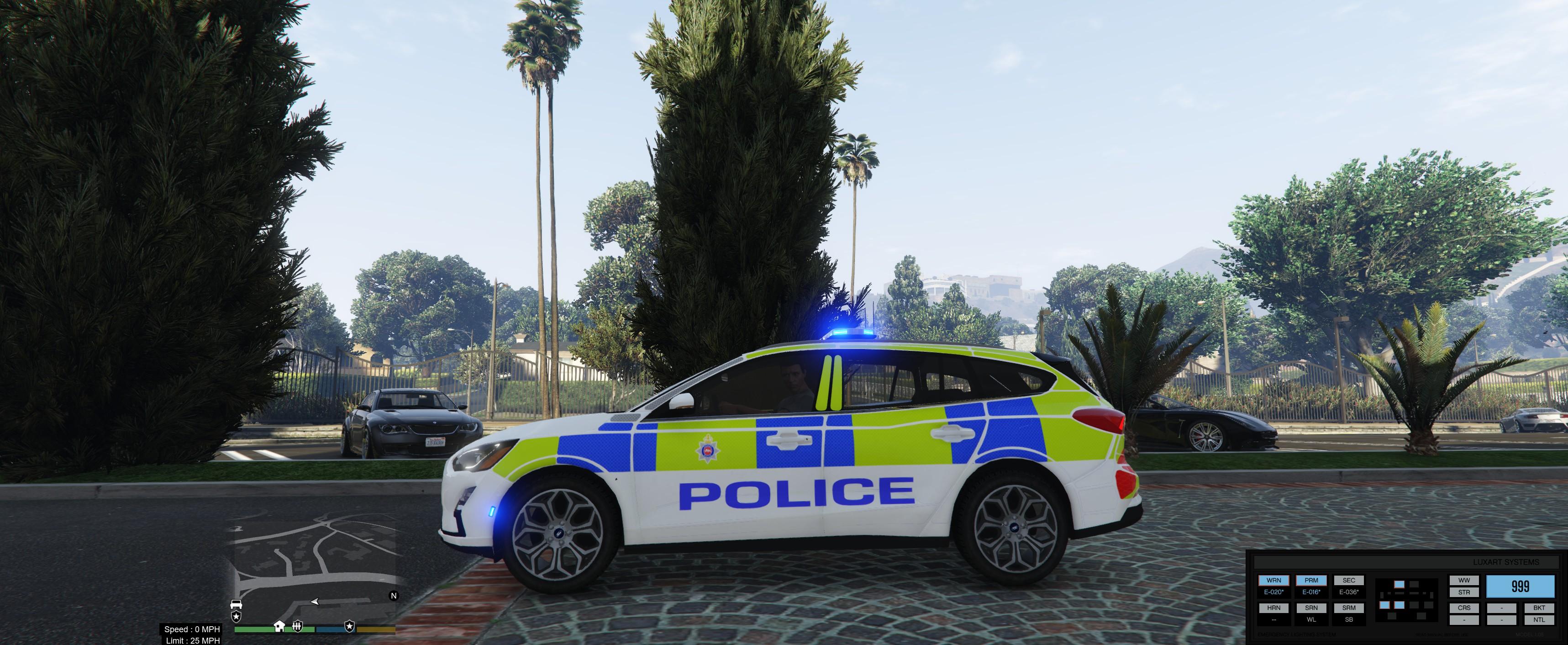Toggle off the active WRN warning lights

[x=1274, y=581]
